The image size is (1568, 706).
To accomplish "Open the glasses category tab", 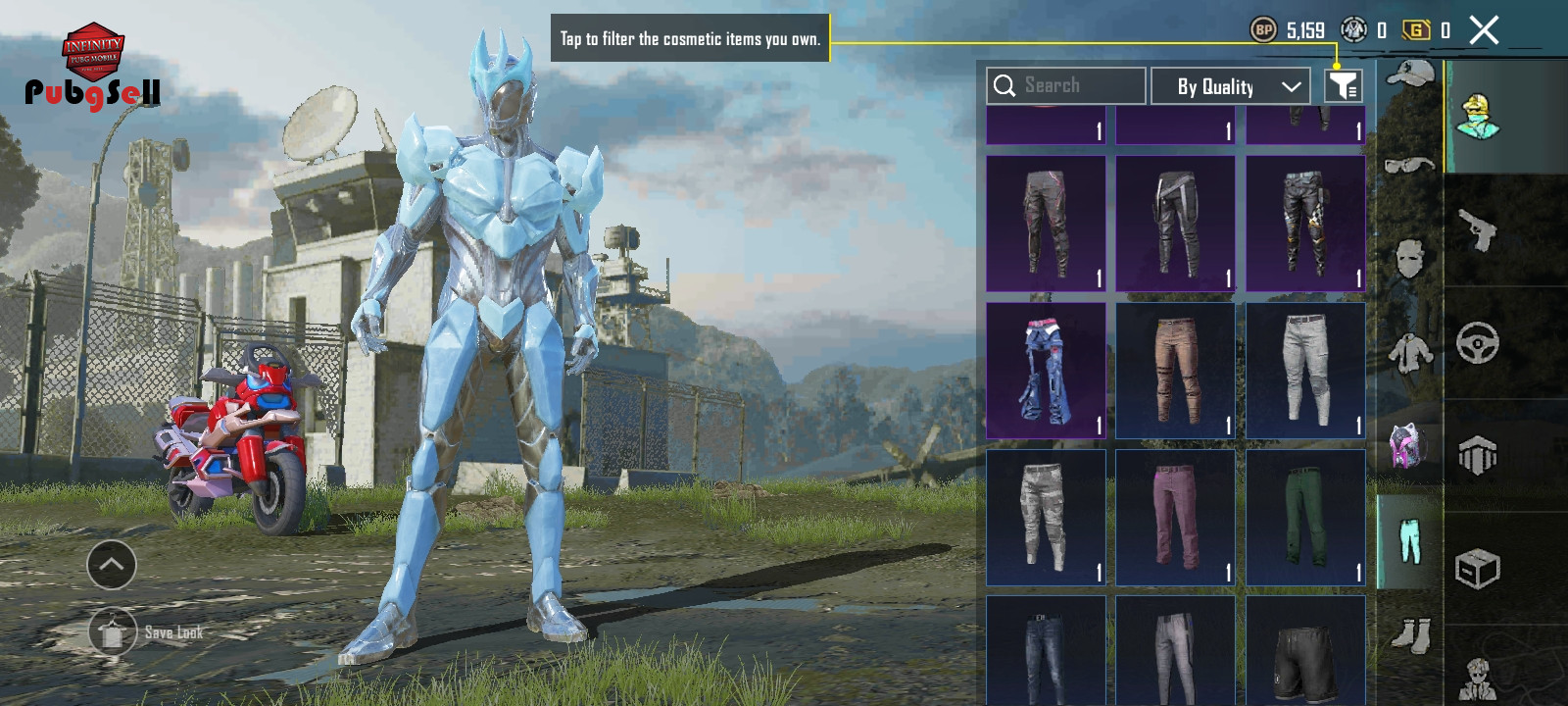I will pyautogui.click(x=1409, y=165).
